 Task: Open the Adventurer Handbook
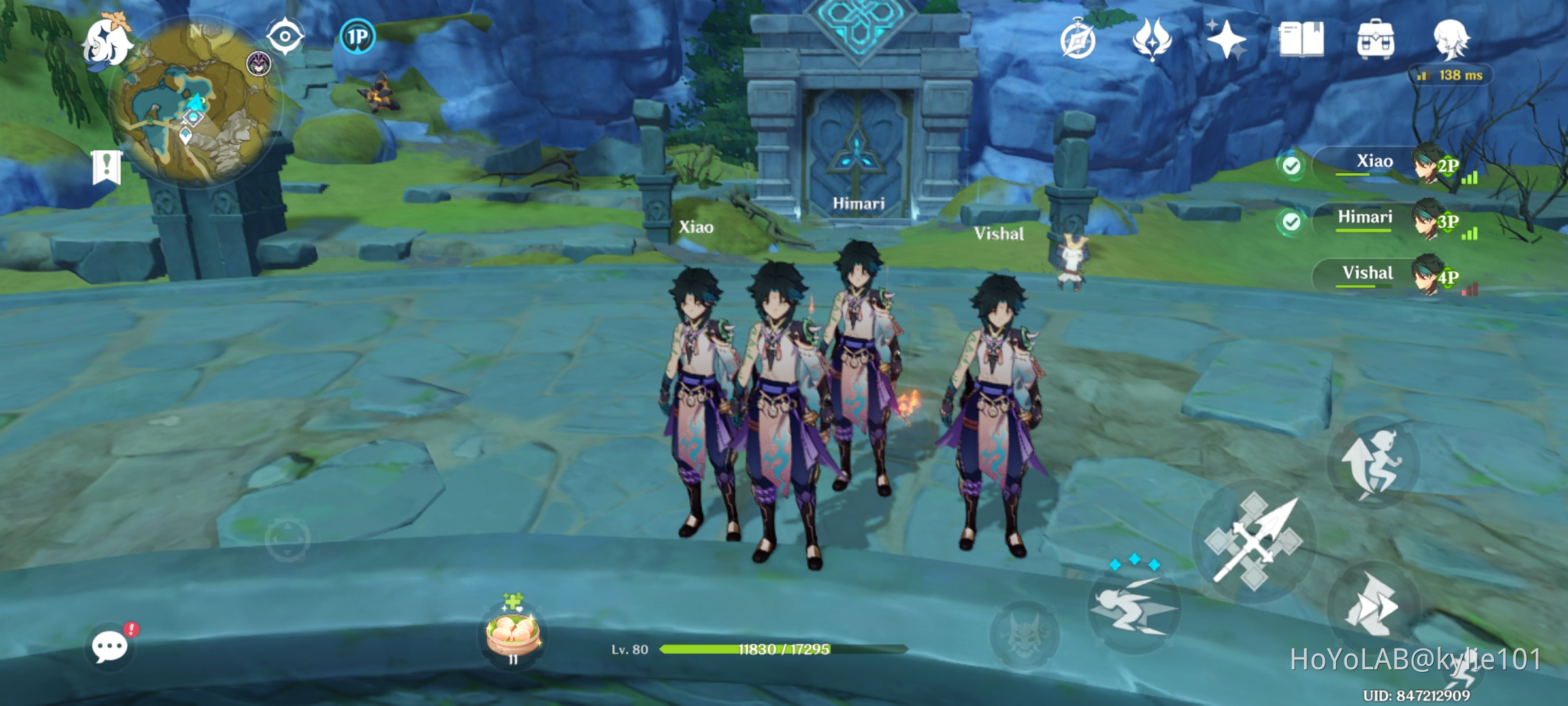(1300, 41)
